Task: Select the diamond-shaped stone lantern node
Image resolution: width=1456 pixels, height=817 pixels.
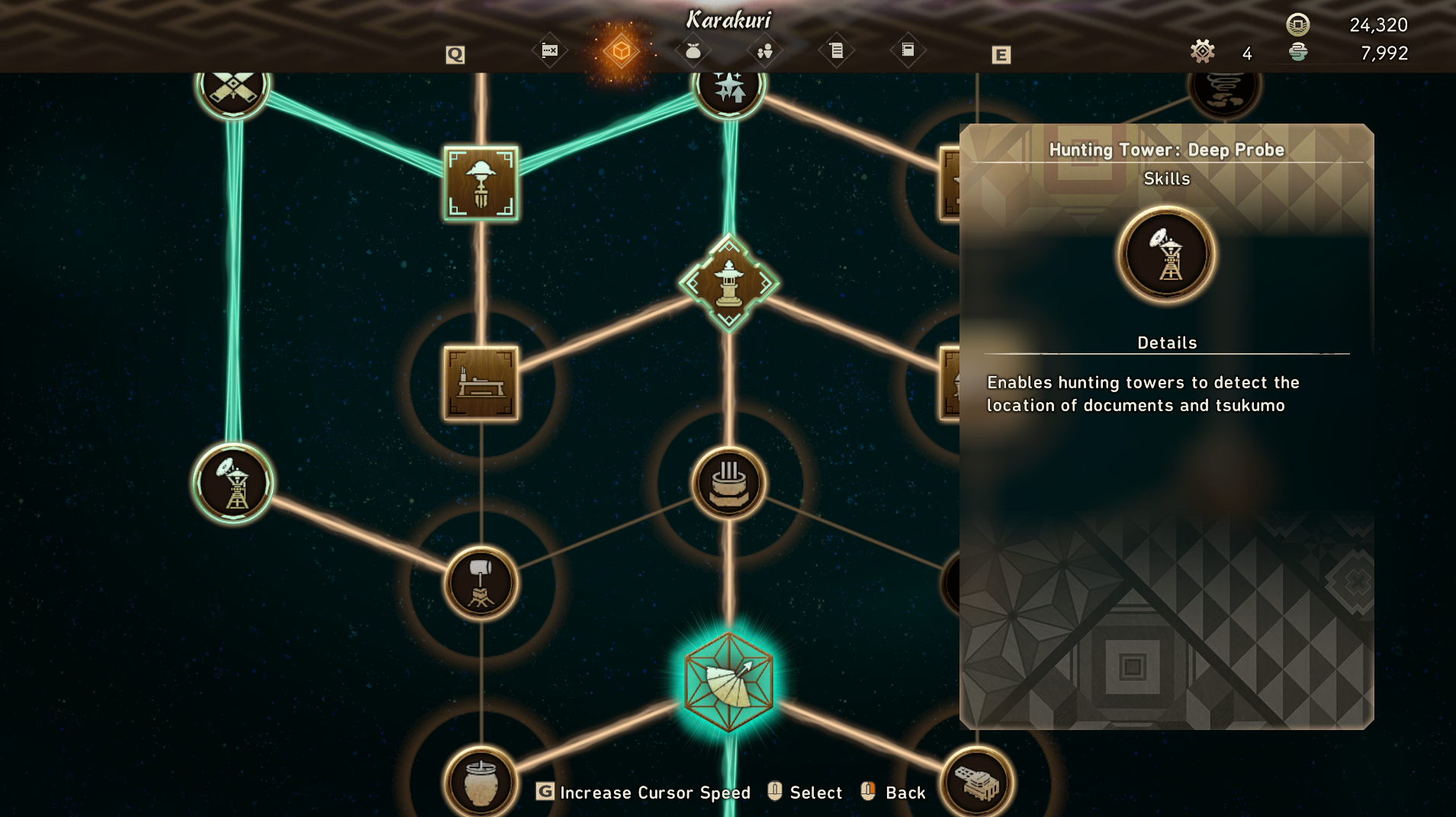Action: [729, 283]
